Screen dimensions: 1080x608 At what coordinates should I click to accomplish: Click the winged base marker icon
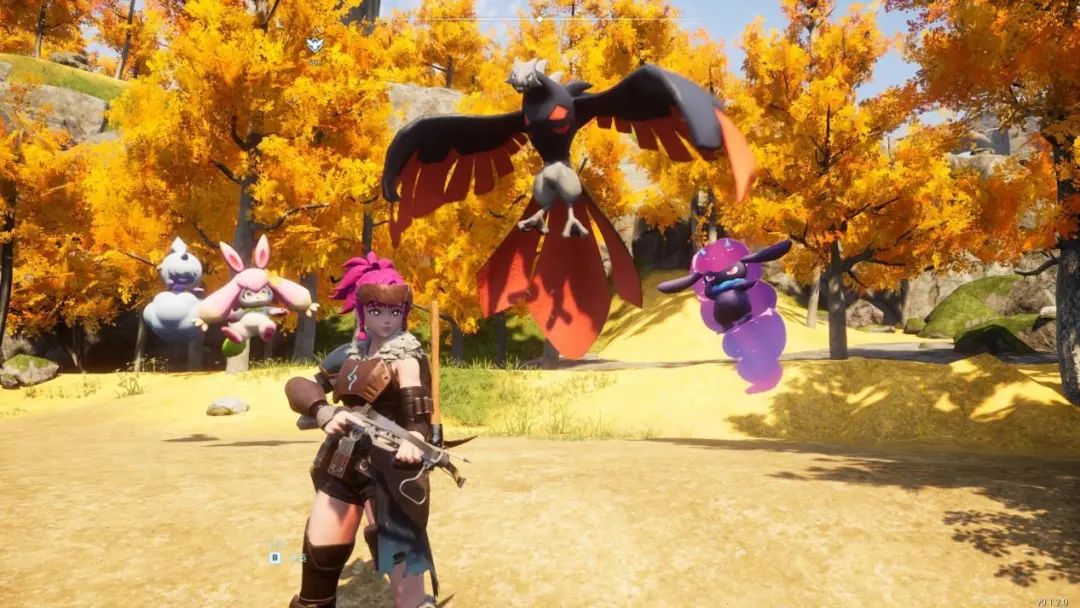point(315,44)
